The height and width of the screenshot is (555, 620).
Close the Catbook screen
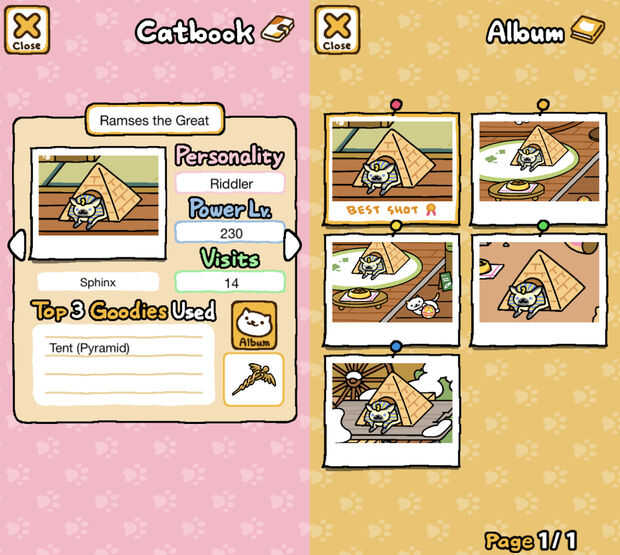27,29
